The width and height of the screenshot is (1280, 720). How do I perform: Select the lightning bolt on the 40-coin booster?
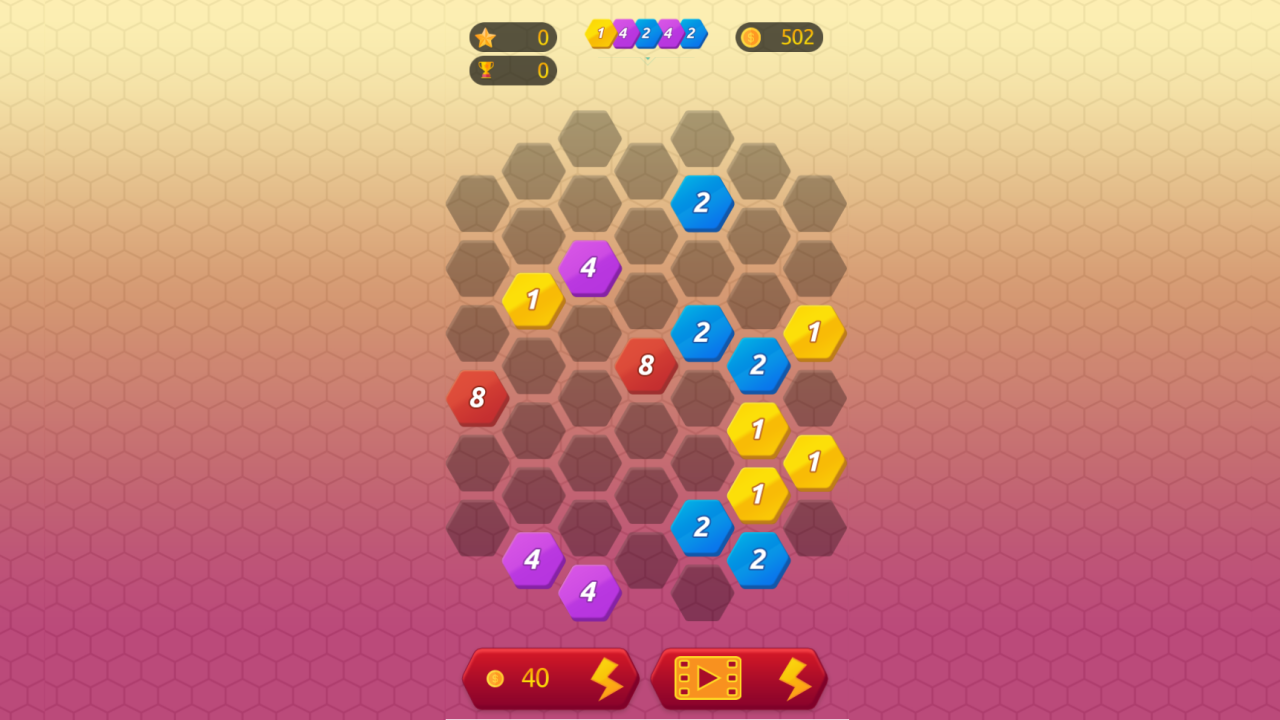610,678
